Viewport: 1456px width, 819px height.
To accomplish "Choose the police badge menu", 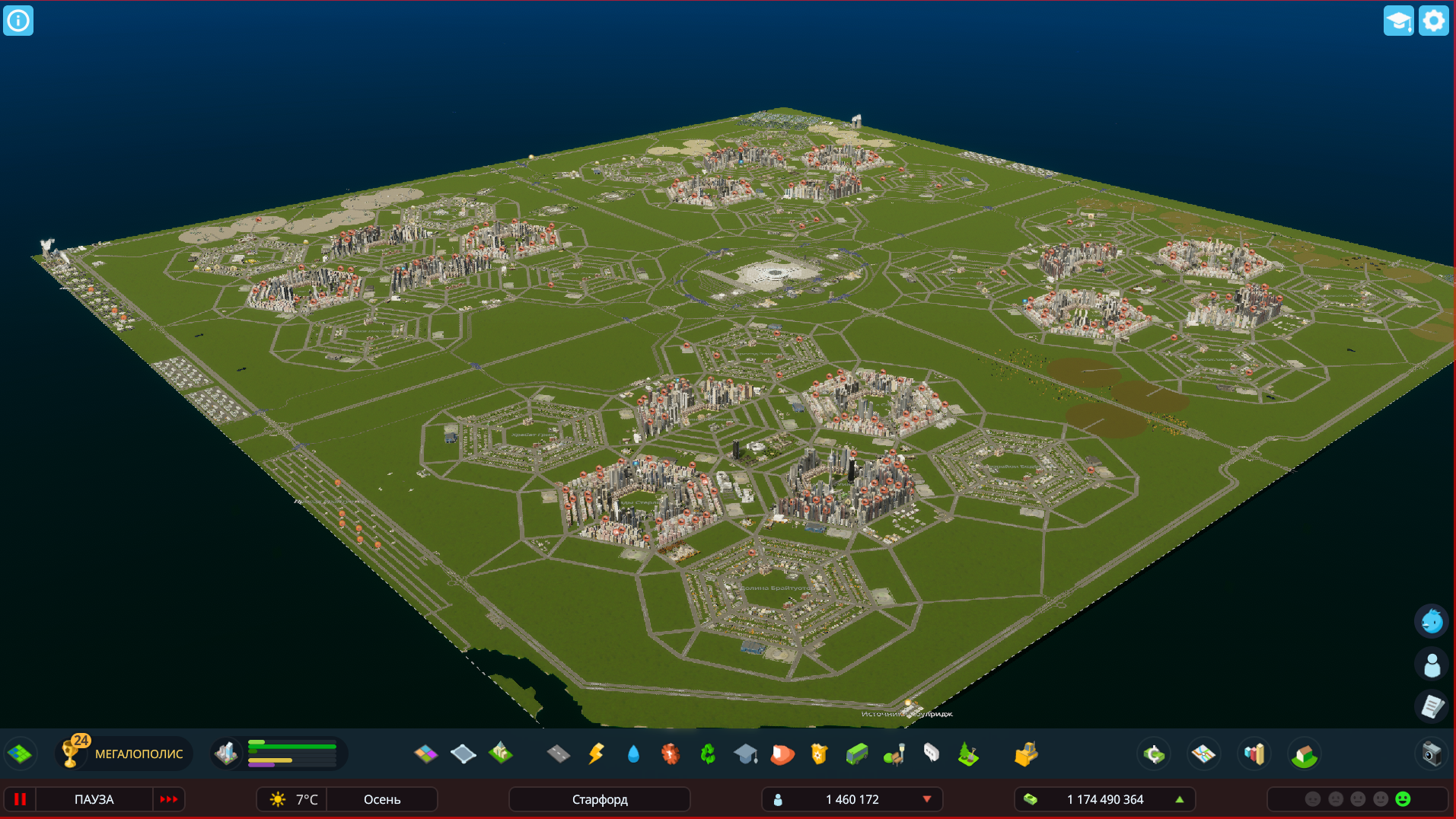I will point(819,754).
